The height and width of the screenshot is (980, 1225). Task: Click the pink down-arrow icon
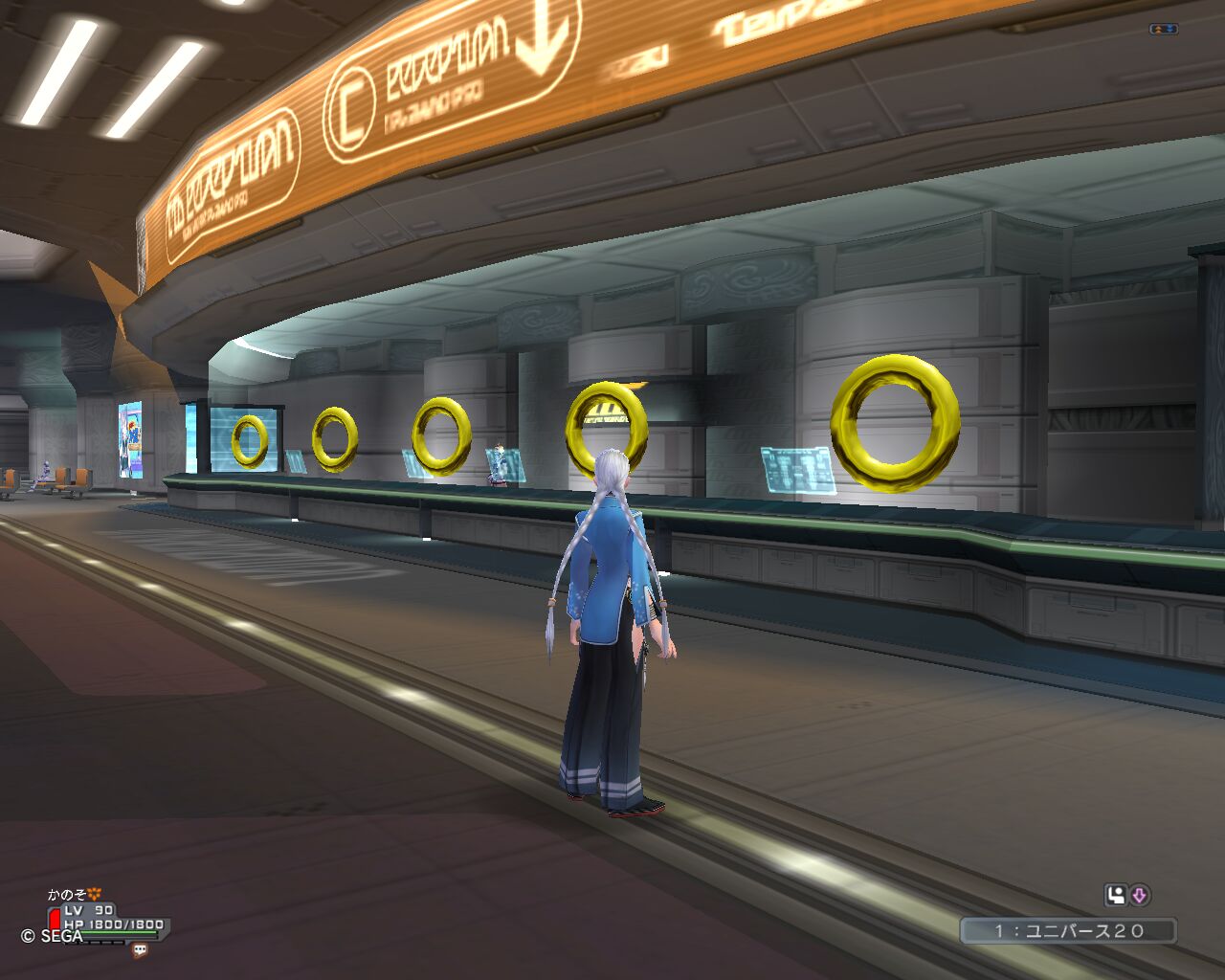[x=1139, y=896]
